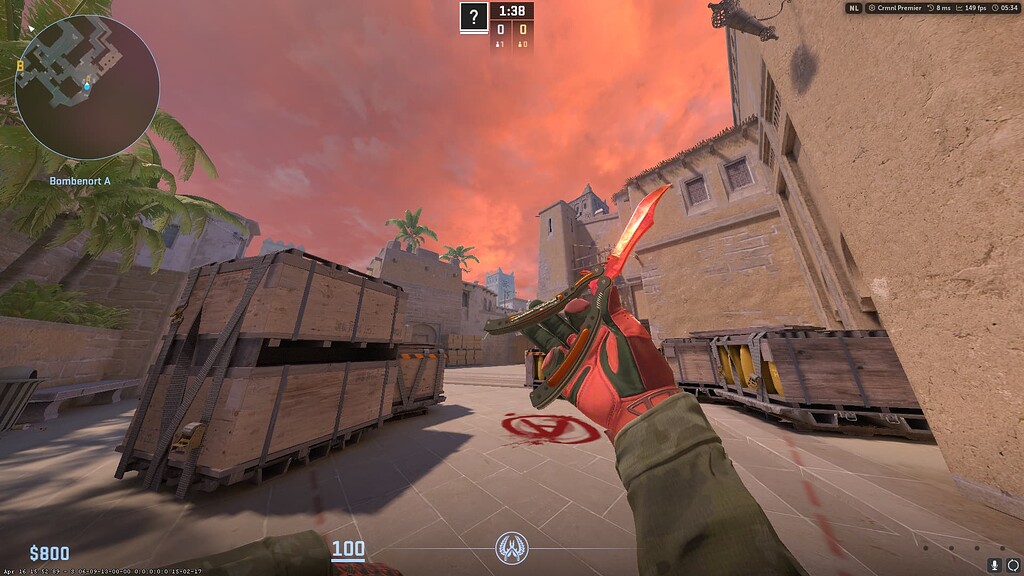Open the Crmnl Premier server label
Screen dimensions: 1024x576
coord(894,8)
